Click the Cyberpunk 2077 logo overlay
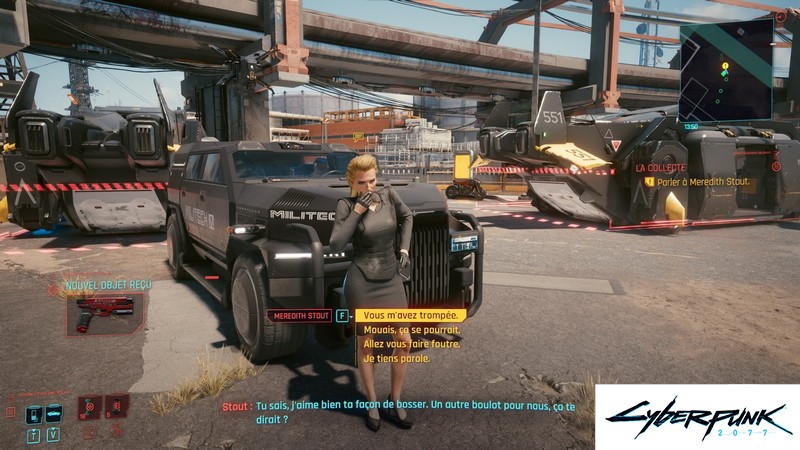The image size is (800, 450). (x=697, y=417)
